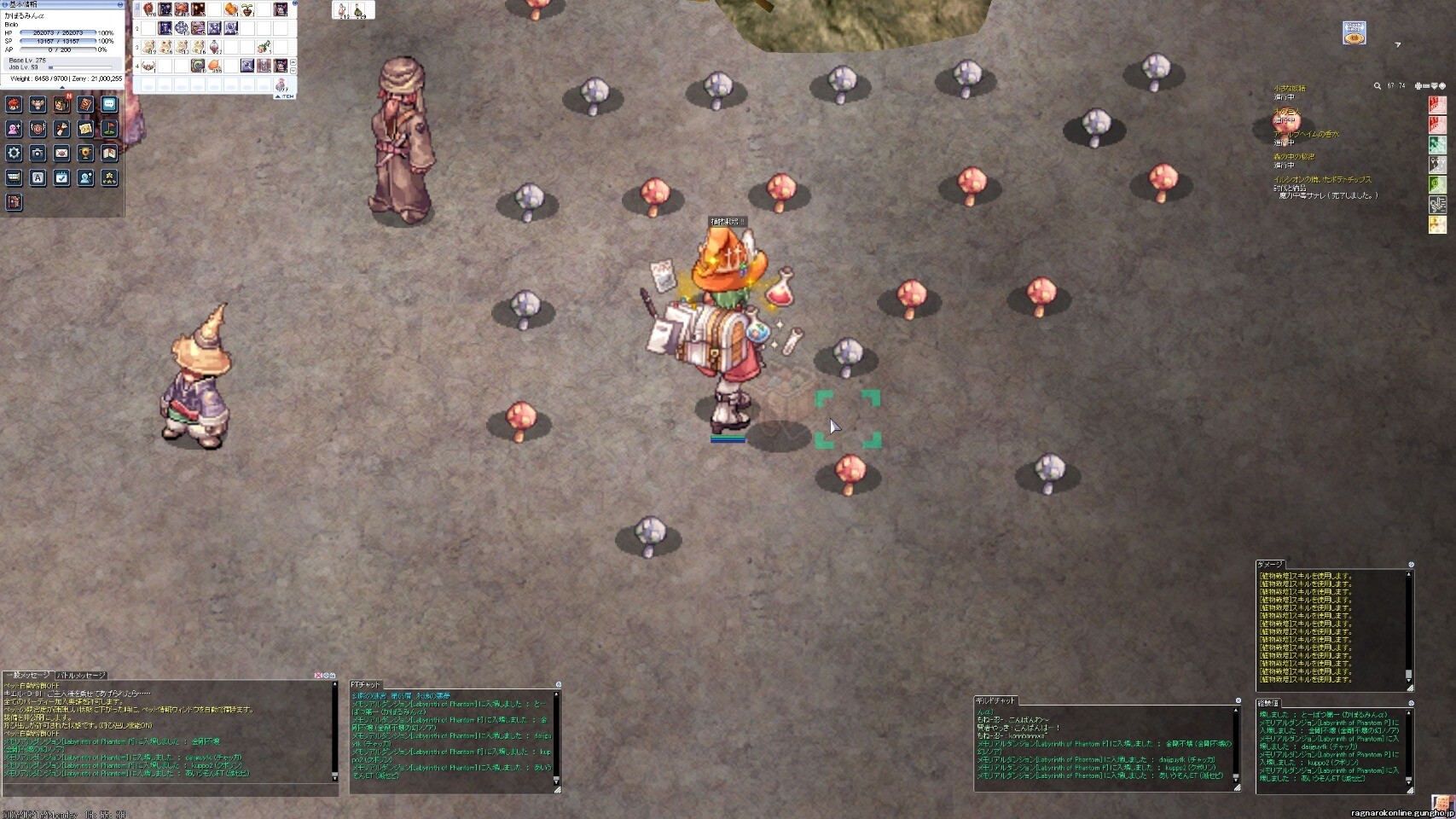This screenshot has height=819, width=1456.
Task: Open the red-haired character icon
Action: point(14,104)
